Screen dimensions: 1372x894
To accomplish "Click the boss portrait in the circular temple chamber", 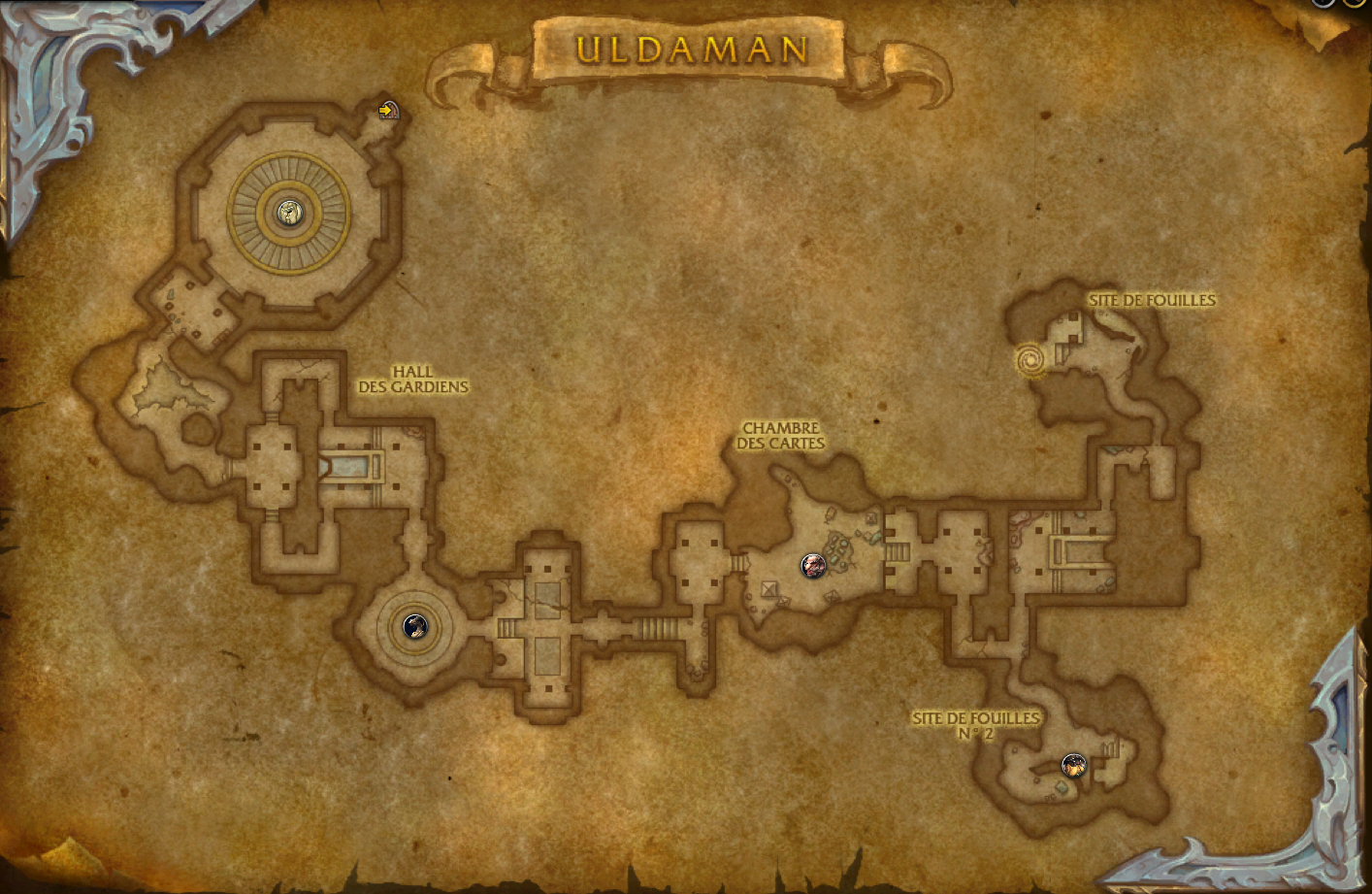I will 290,215.
